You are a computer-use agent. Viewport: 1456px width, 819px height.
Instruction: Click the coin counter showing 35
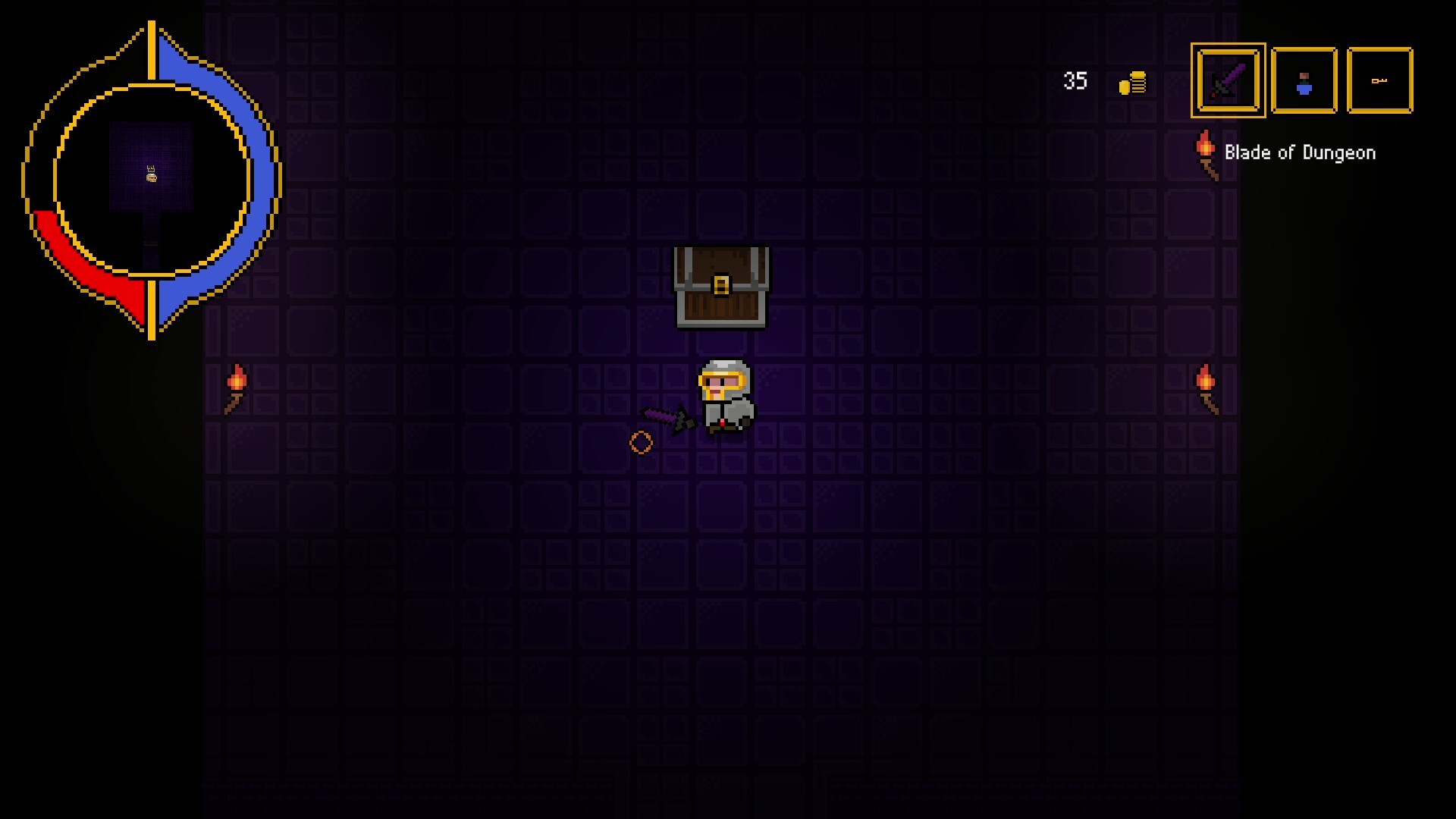pyautogui.click(x=1075, y=82)
